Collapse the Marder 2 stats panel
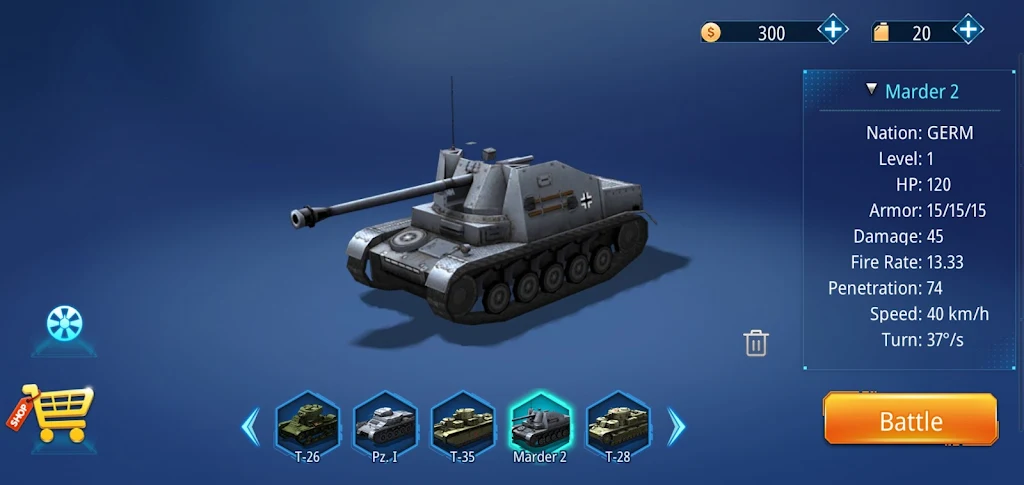The width and height of the screenshot is (1024, 485). [872, 89]
